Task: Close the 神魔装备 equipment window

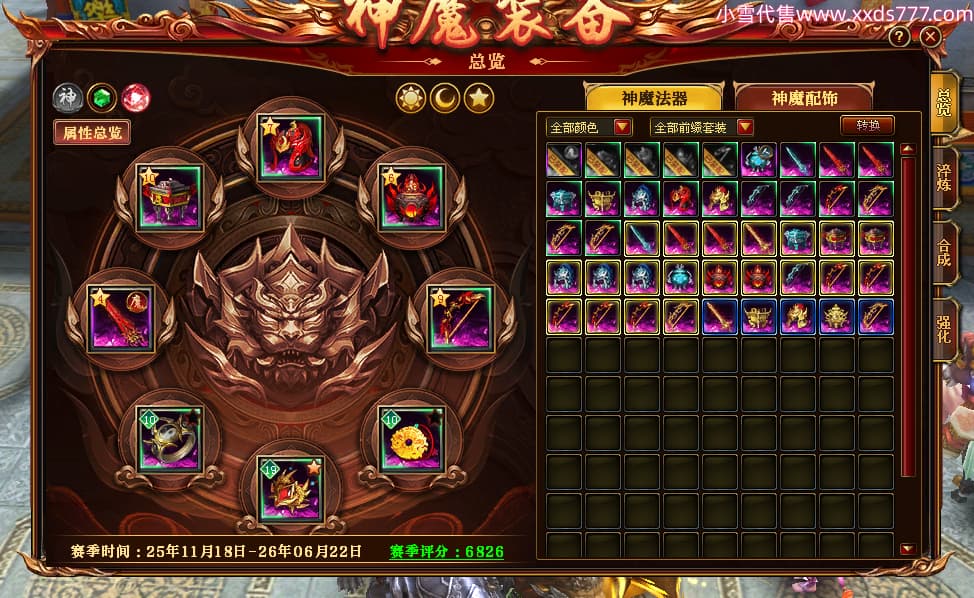Action: pos(931,37)
